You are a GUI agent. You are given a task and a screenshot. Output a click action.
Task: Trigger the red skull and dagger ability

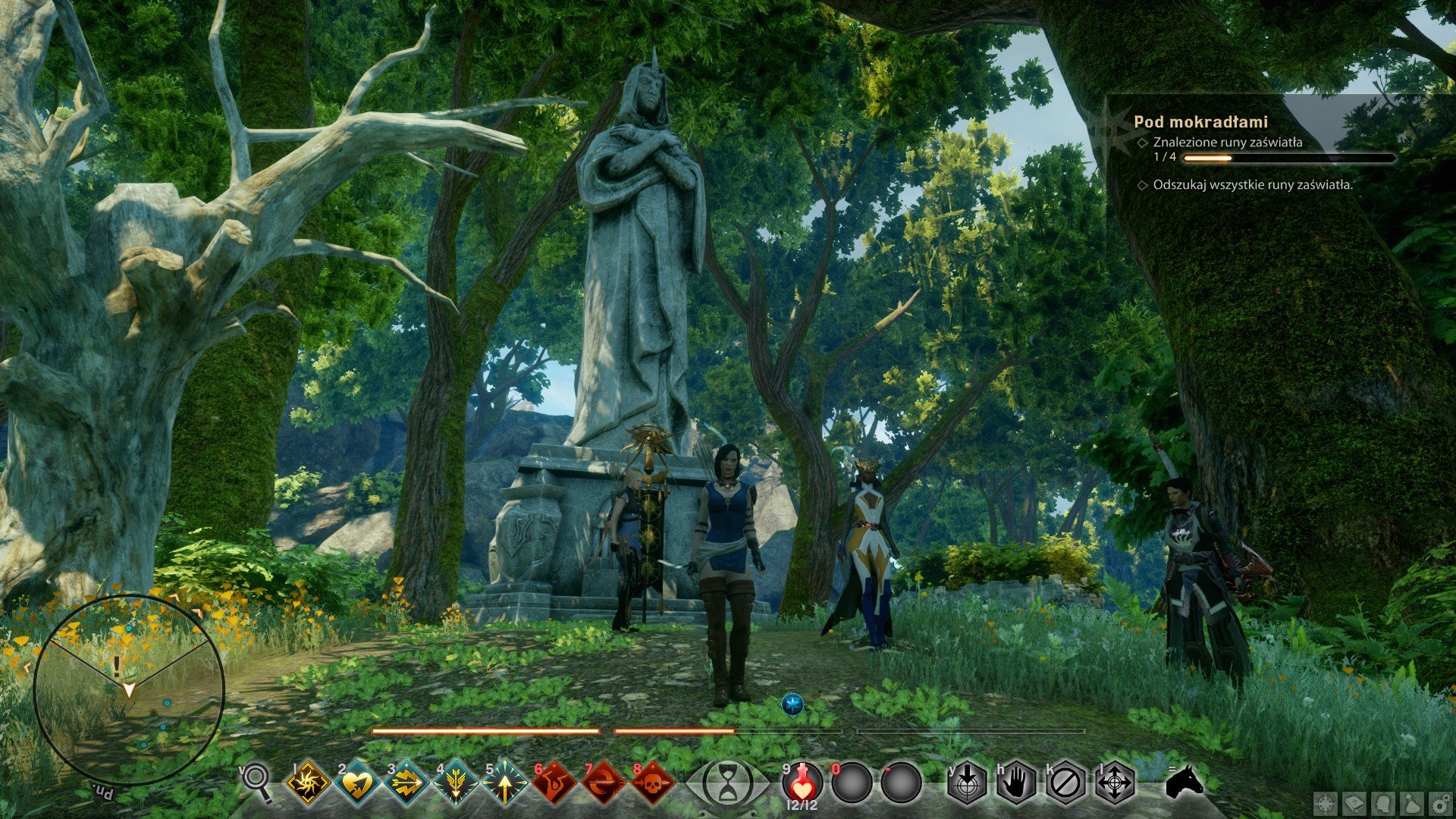(x=653, y=783)
